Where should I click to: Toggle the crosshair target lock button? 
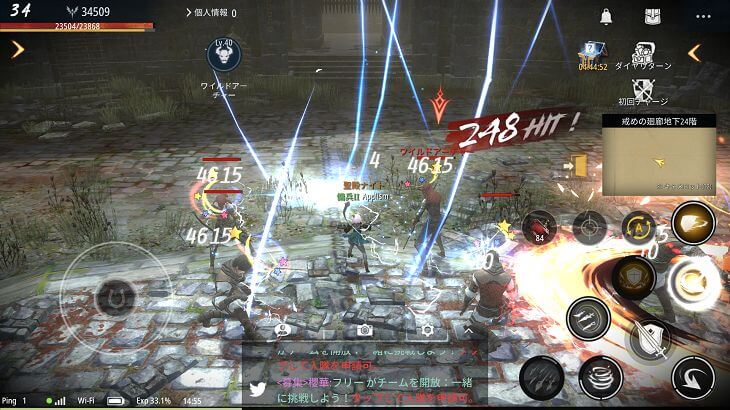point(589,227)
